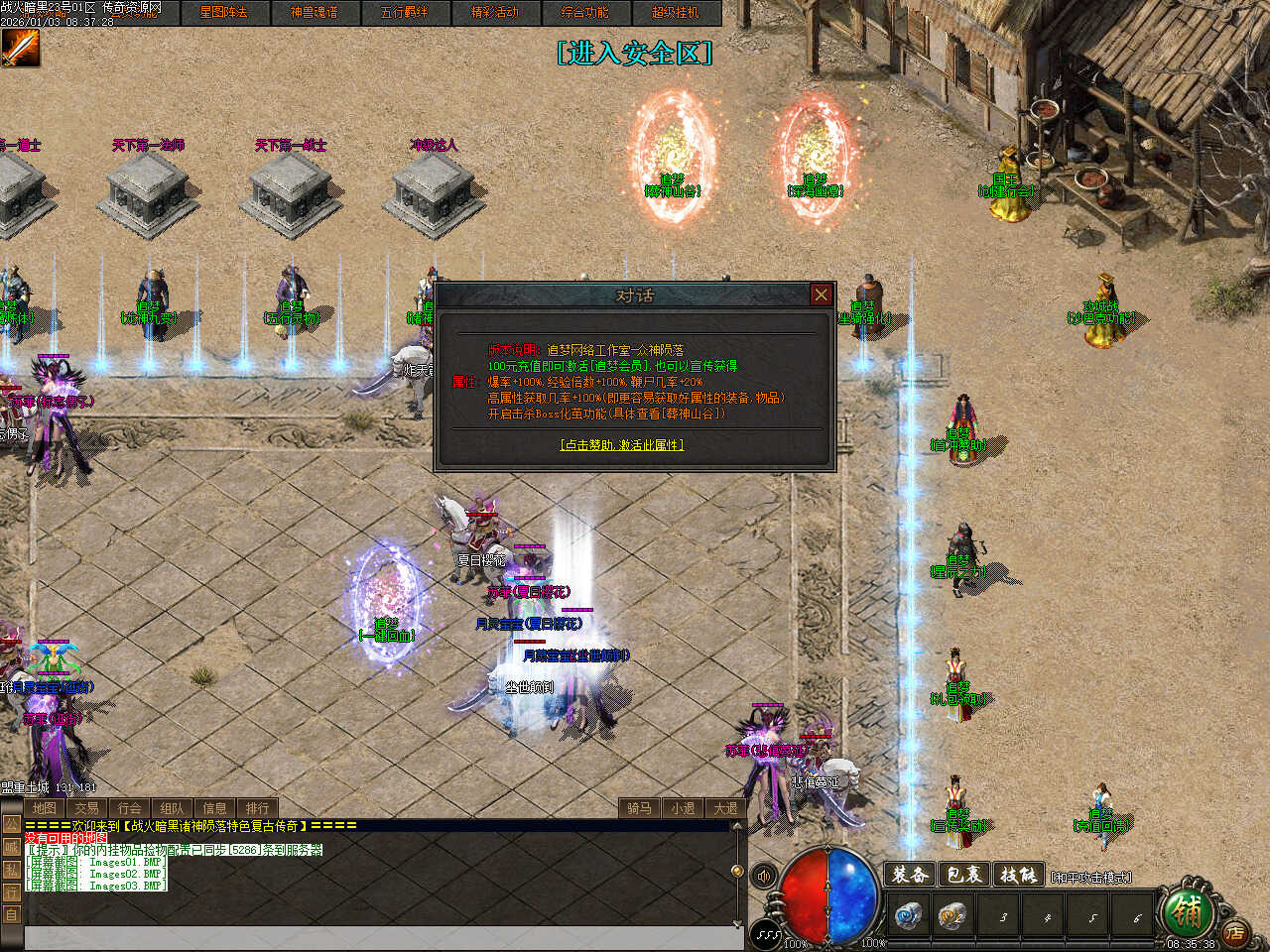Open the green 铺 shop button
Image resolution: width=1270 pixels, height=952 pixels.
click(x=1184, y=908)
